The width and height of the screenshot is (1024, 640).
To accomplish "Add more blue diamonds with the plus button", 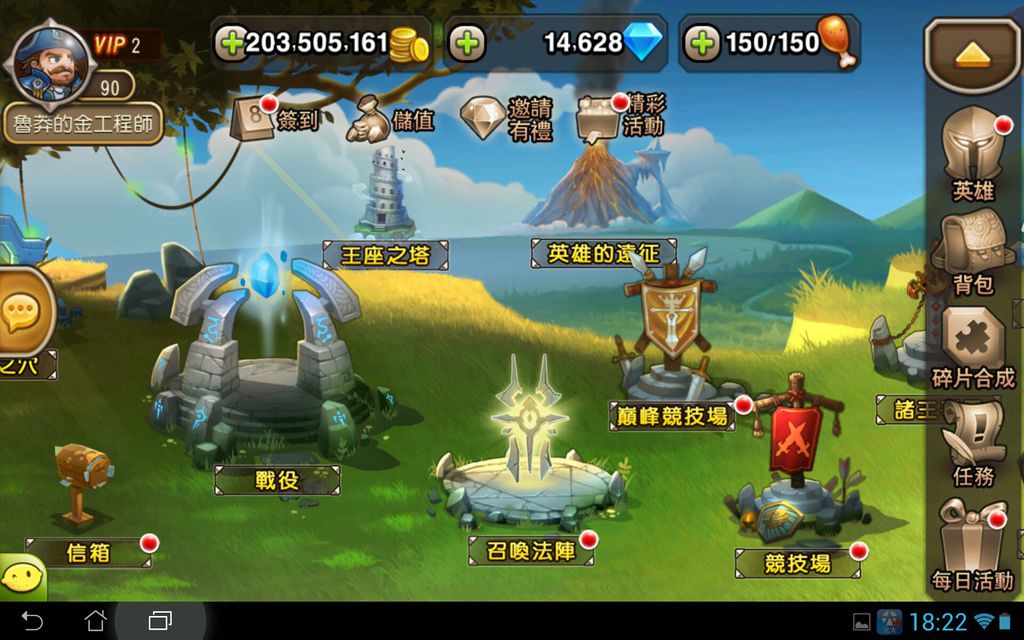I will [x=467, y=42].
